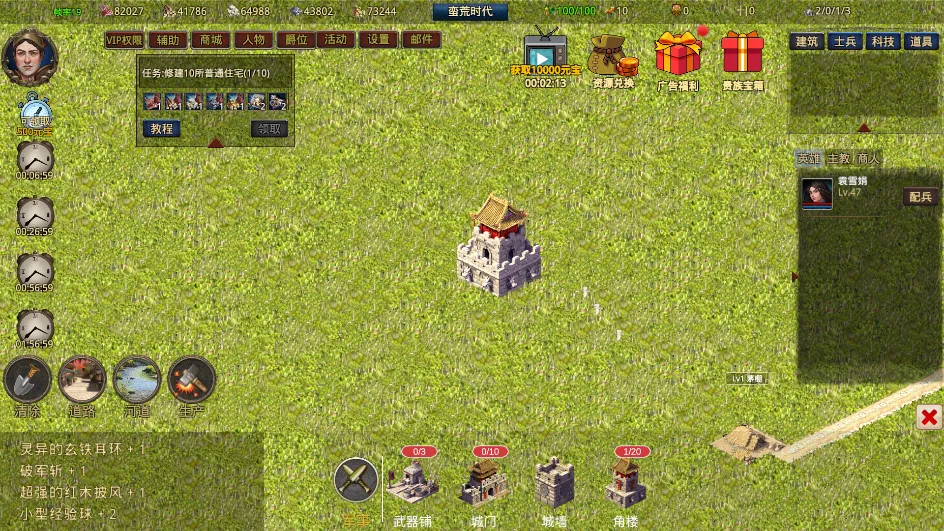
Task: Open the 人物 character menu
Action: pyautogui.click(x=253, y=40)
